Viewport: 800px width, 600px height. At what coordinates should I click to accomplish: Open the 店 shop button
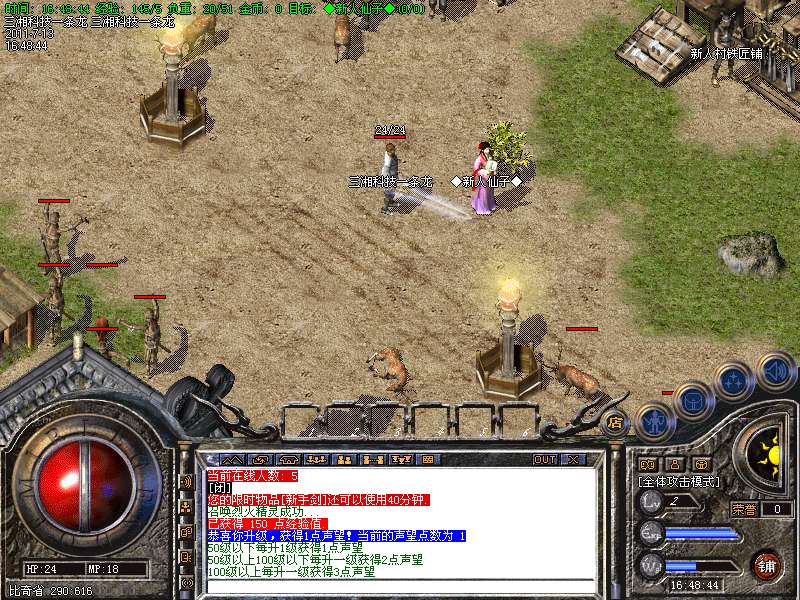(615, 422)
